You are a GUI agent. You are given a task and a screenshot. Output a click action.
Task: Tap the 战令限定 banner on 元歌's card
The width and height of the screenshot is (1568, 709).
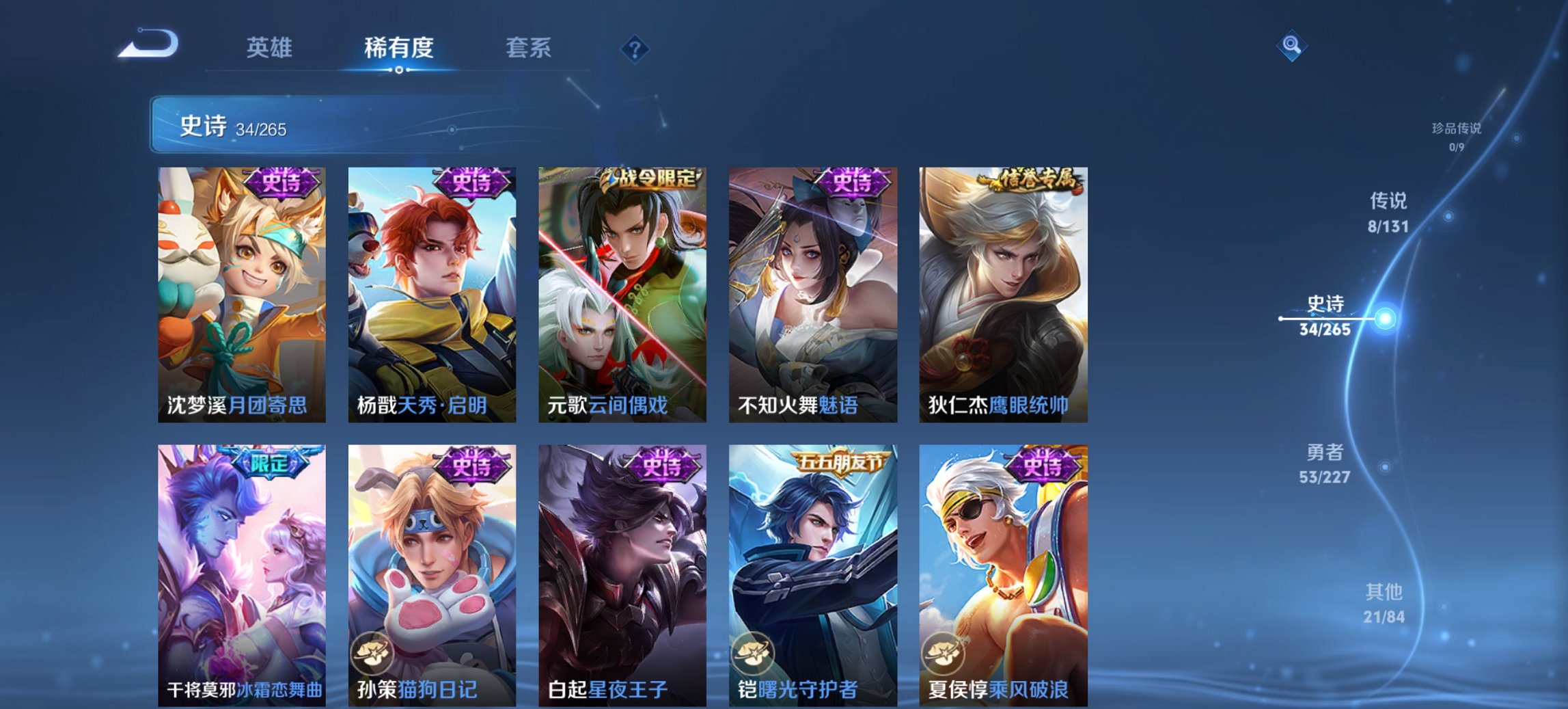coord(651,176)
